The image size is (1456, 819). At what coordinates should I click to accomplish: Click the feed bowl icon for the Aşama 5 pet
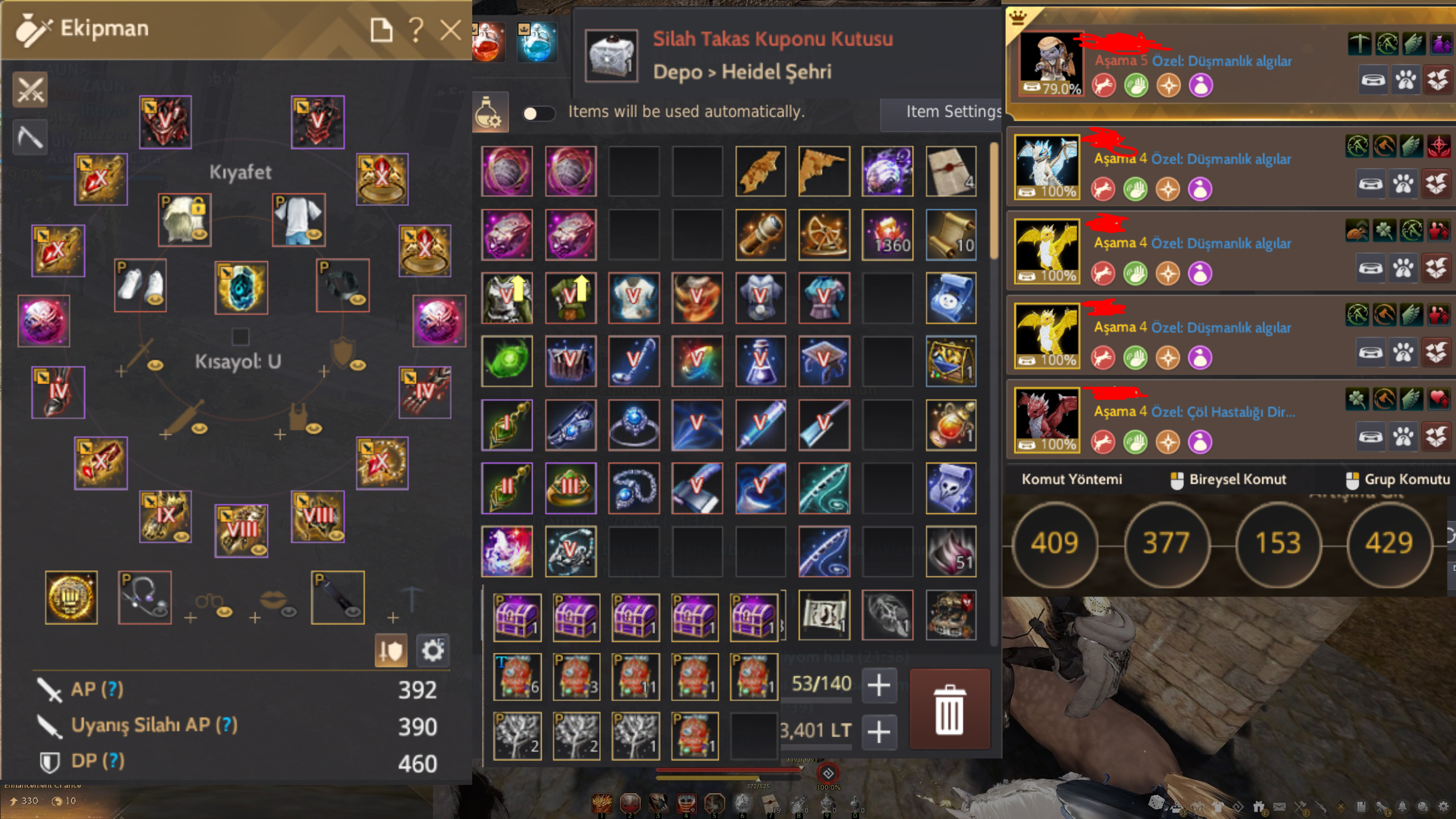click(1373, 80)
